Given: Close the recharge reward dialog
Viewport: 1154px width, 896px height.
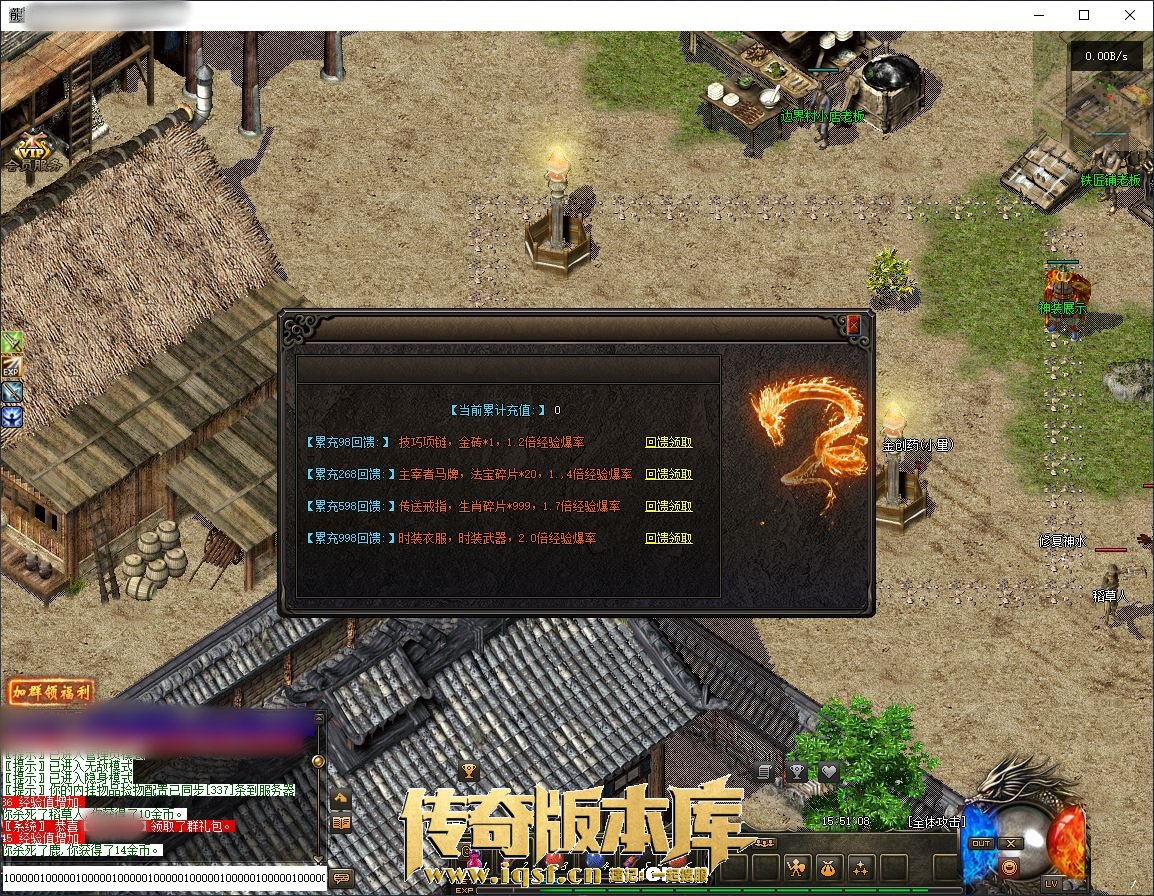Looking at the screenshot, I should tap(853, 325).
